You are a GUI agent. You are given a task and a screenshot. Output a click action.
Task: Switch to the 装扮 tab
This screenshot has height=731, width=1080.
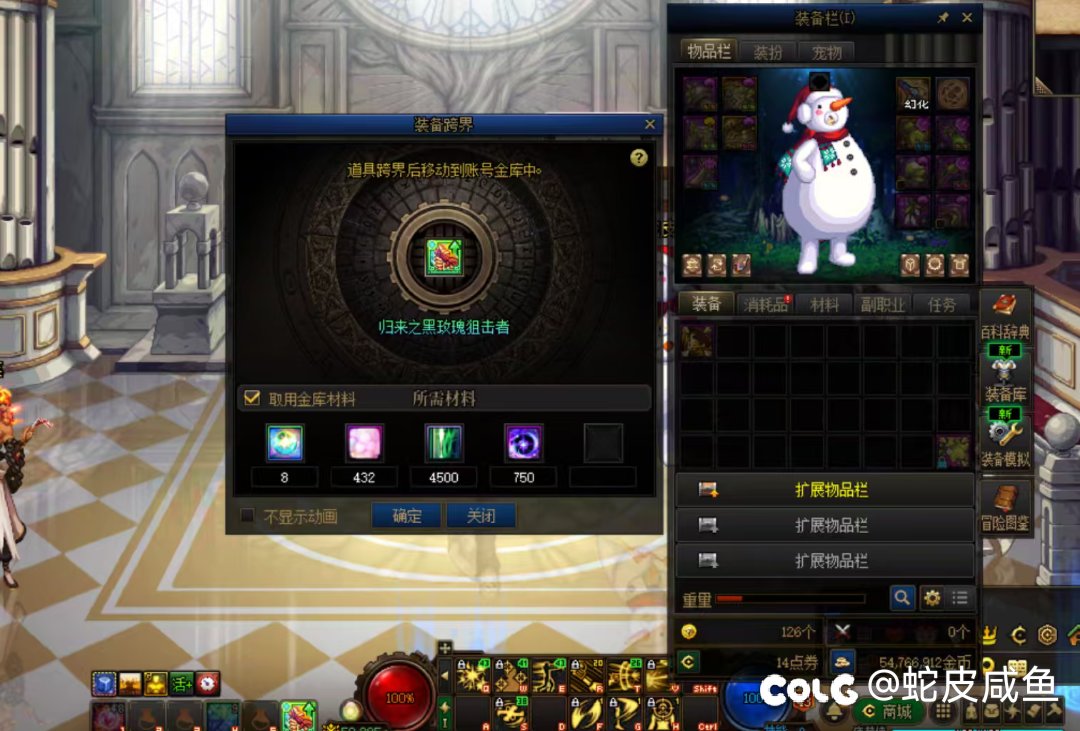click(x=768, y=52)
